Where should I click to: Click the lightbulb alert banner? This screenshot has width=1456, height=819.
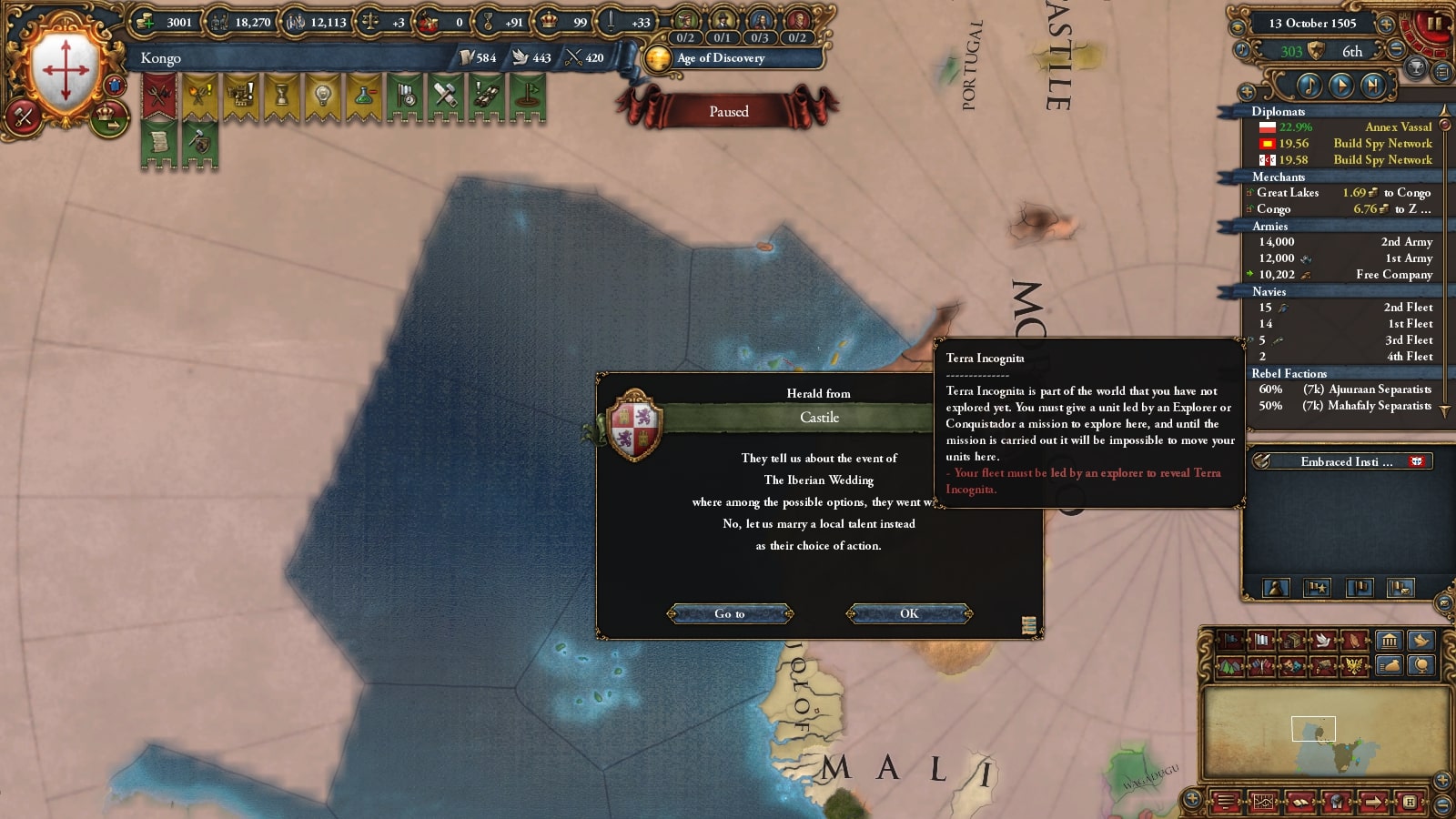pyautogui.click(x=322, y=96)
